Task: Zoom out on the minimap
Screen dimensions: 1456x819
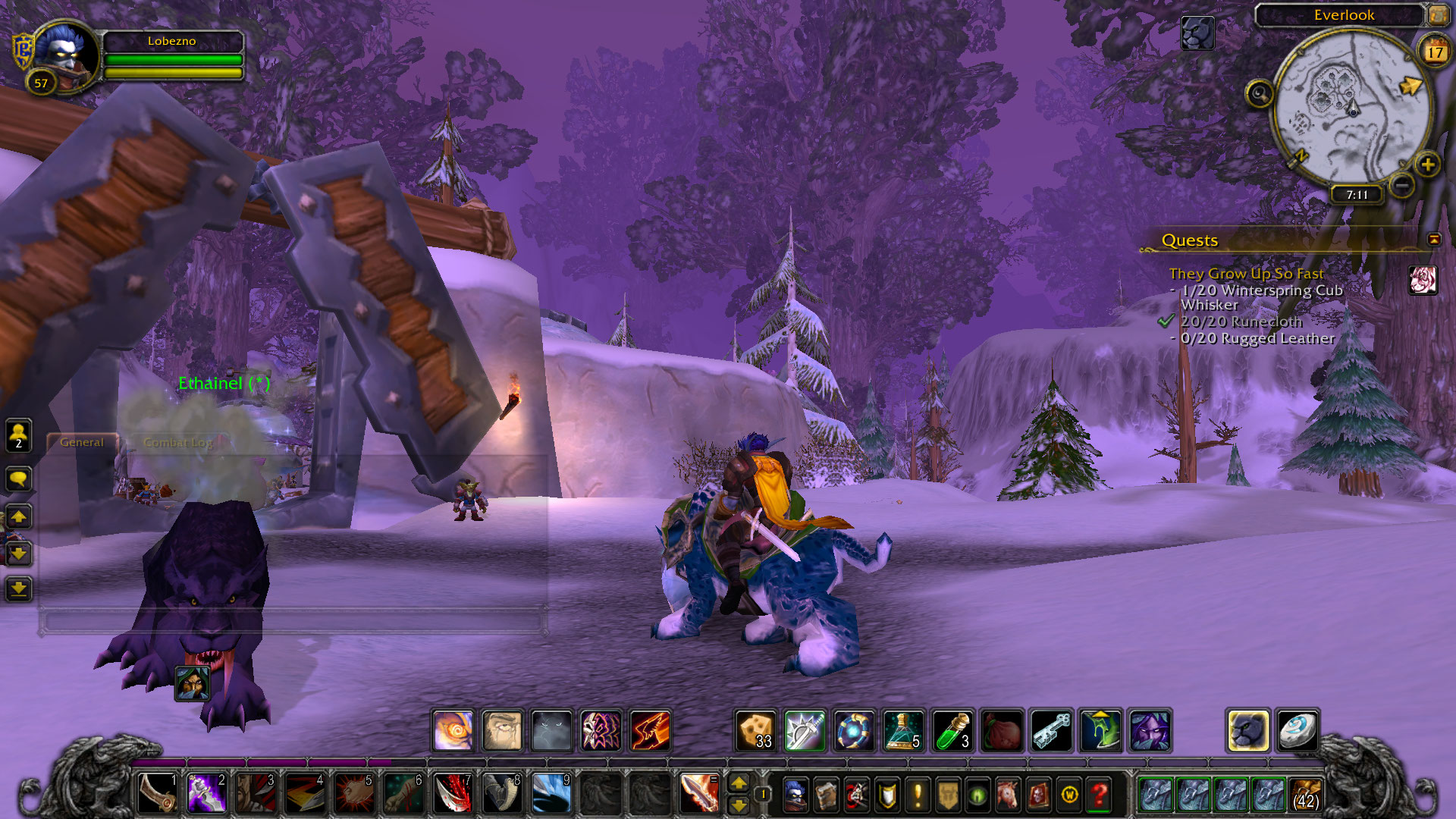Action: [x=1402, y=184]
